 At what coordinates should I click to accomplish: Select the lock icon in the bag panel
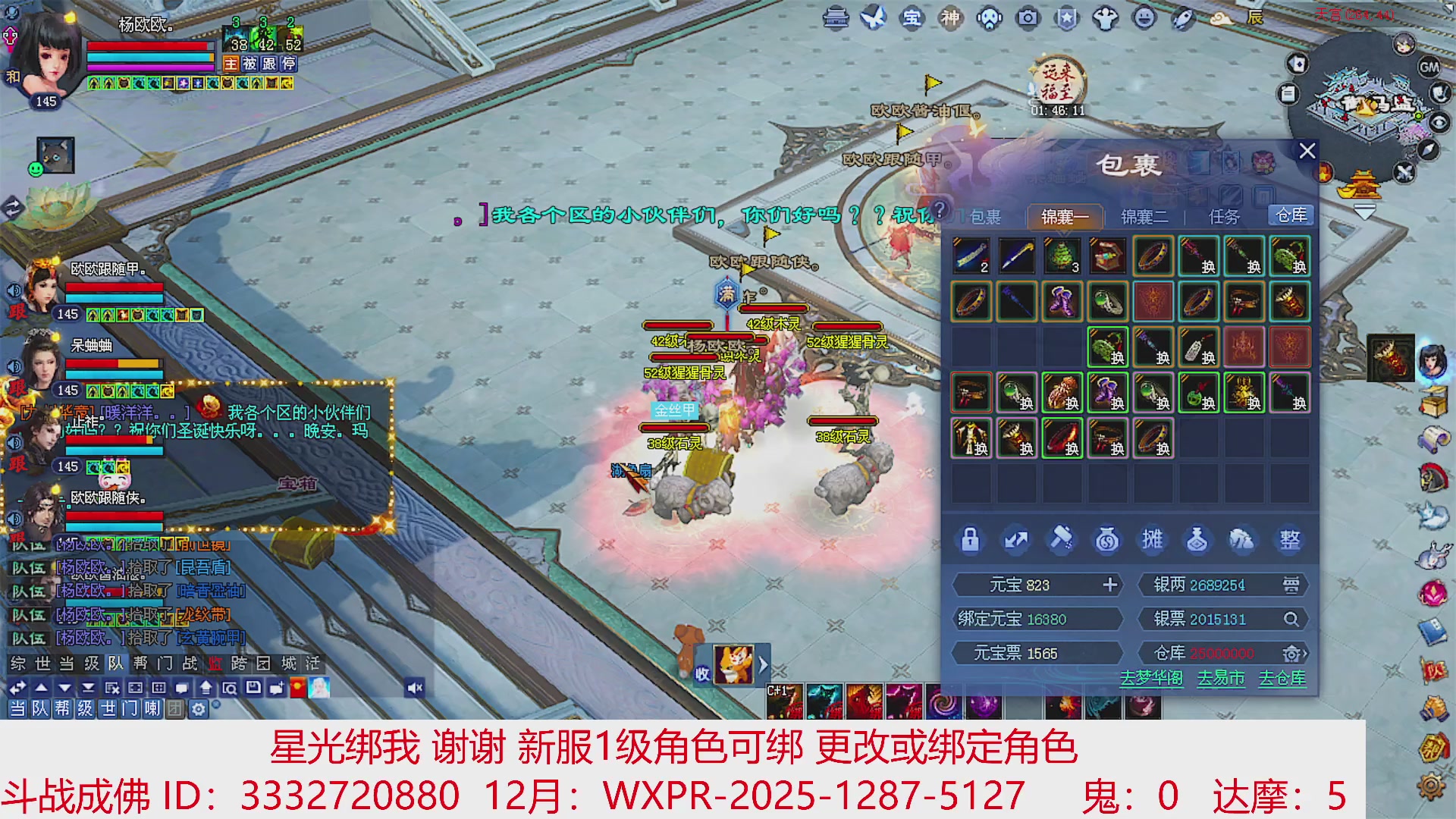pos(971,540)
